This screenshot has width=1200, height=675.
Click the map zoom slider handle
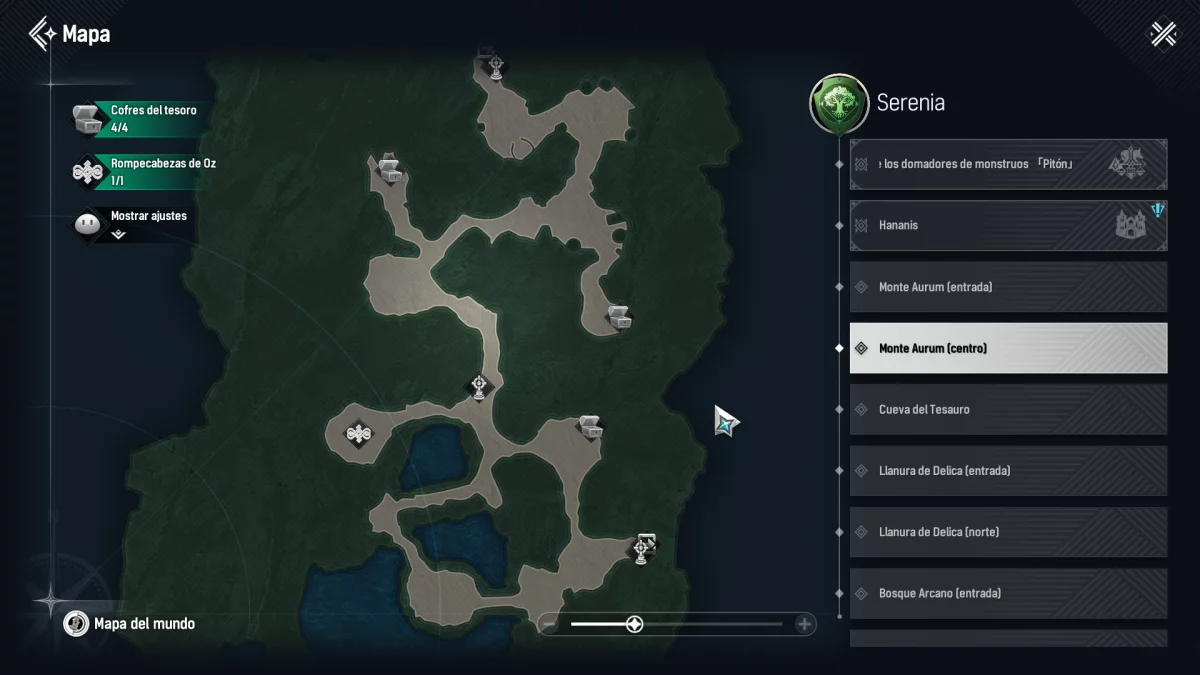634,625
